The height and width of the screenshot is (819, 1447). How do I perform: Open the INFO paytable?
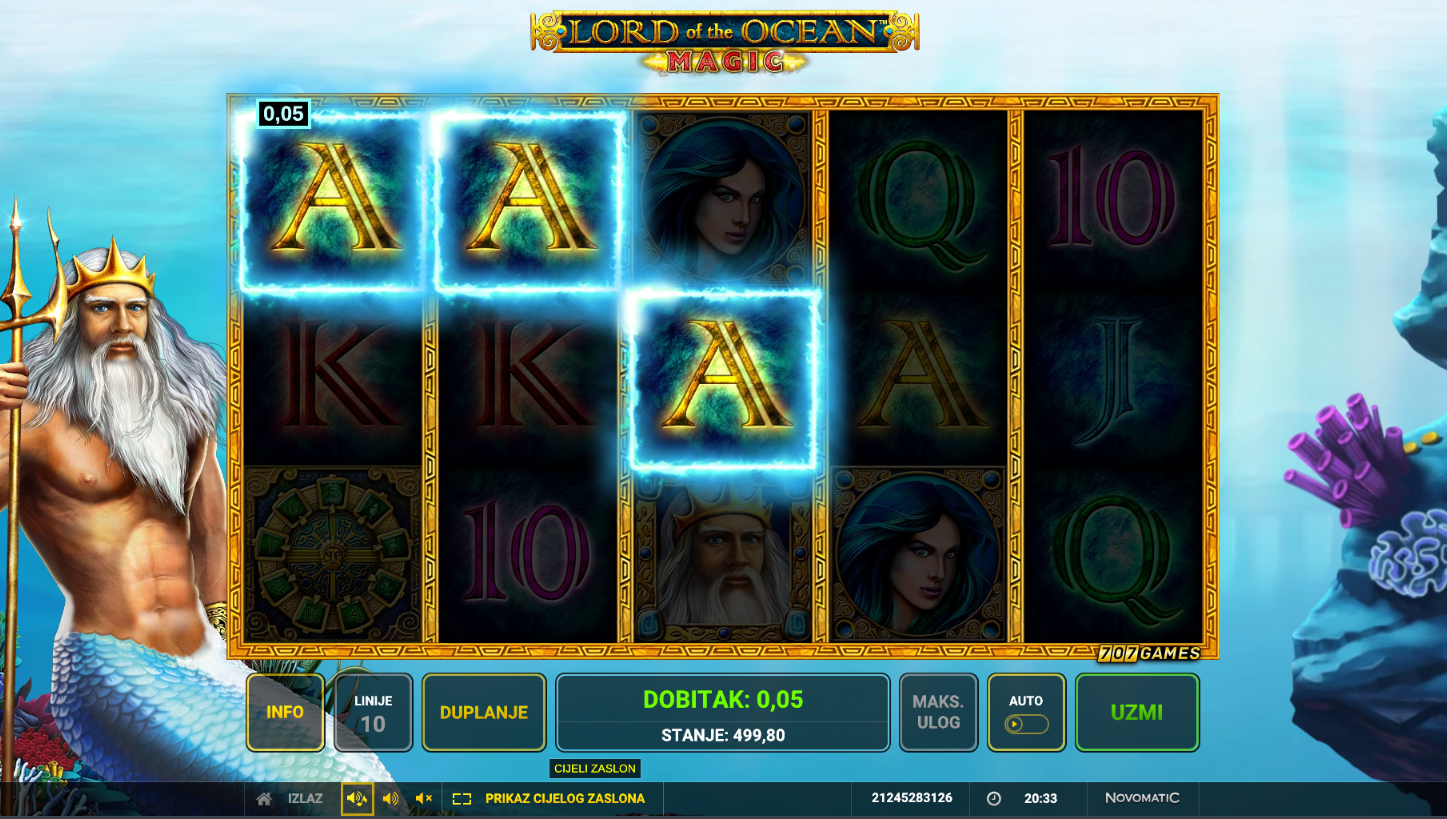(285, 712)
